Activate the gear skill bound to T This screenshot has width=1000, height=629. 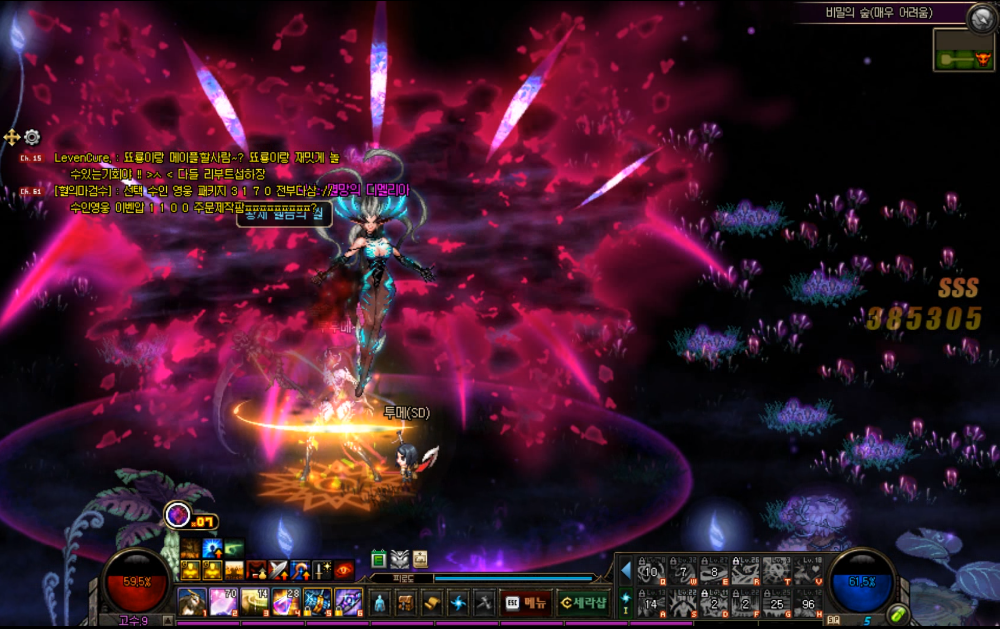click(777, 572)
